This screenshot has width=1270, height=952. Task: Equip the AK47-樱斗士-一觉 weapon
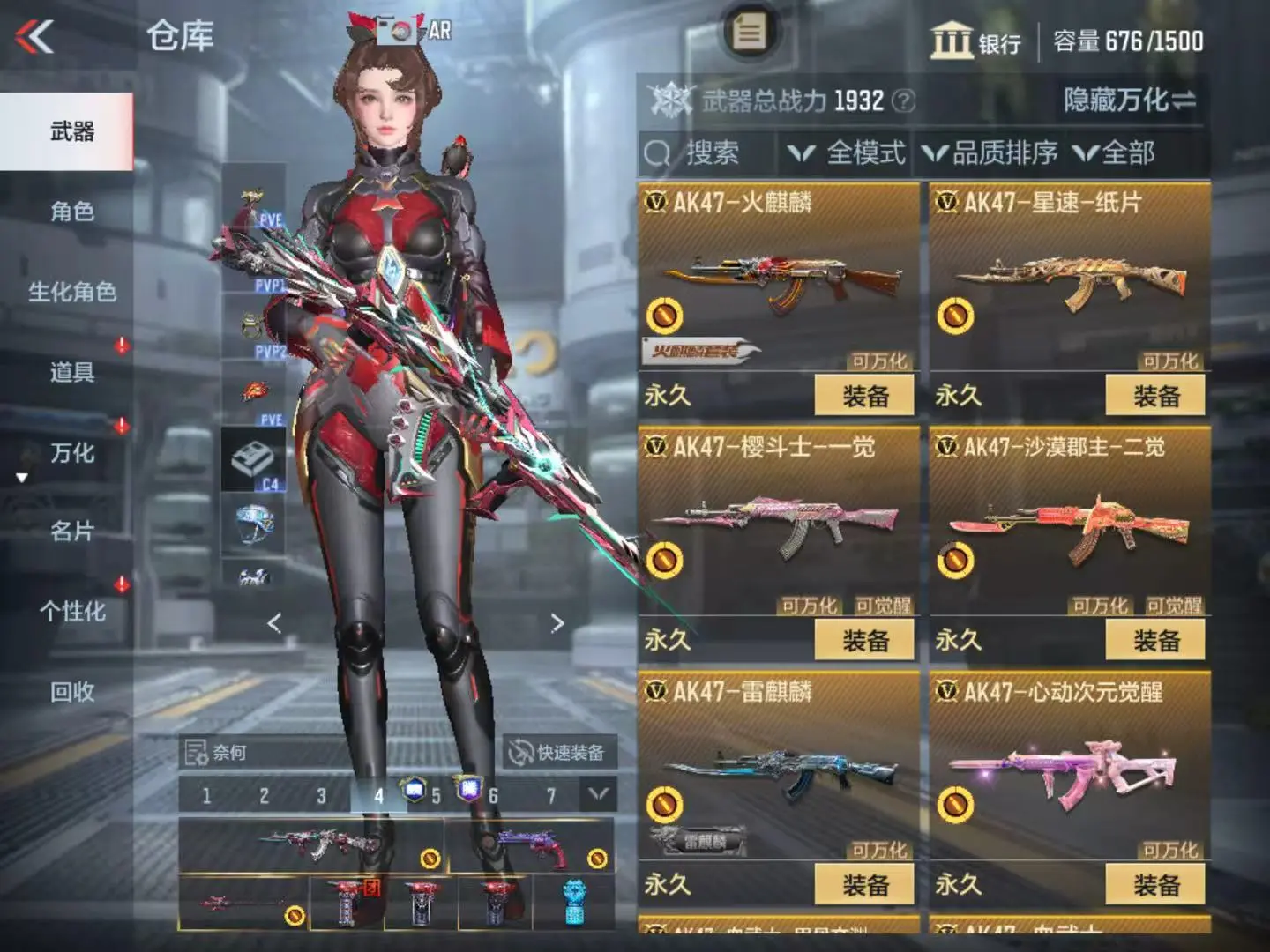pos(864,641)
